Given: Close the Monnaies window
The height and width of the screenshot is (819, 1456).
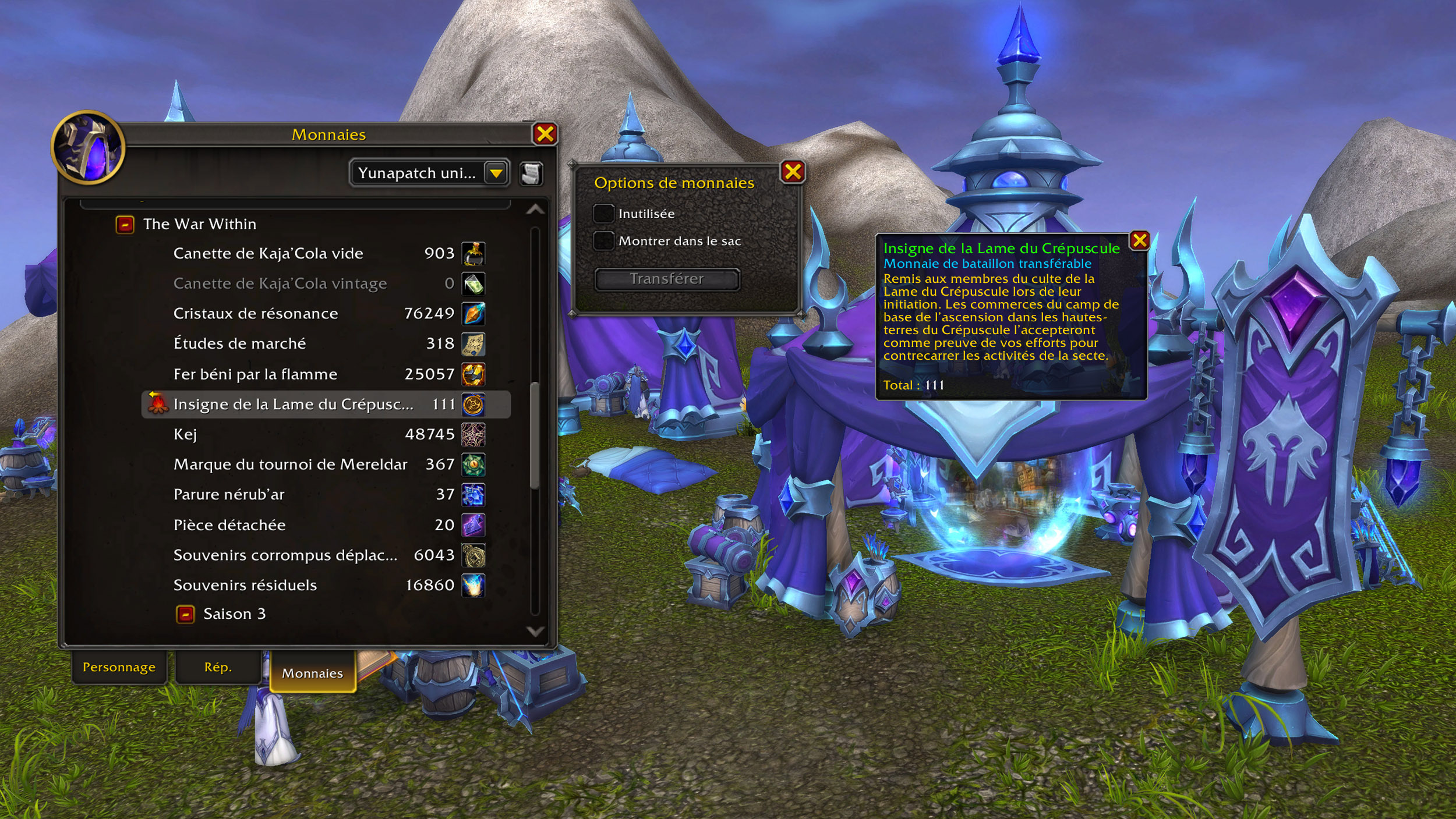Looking at the screenshot, I should click(x=545, y=134).
